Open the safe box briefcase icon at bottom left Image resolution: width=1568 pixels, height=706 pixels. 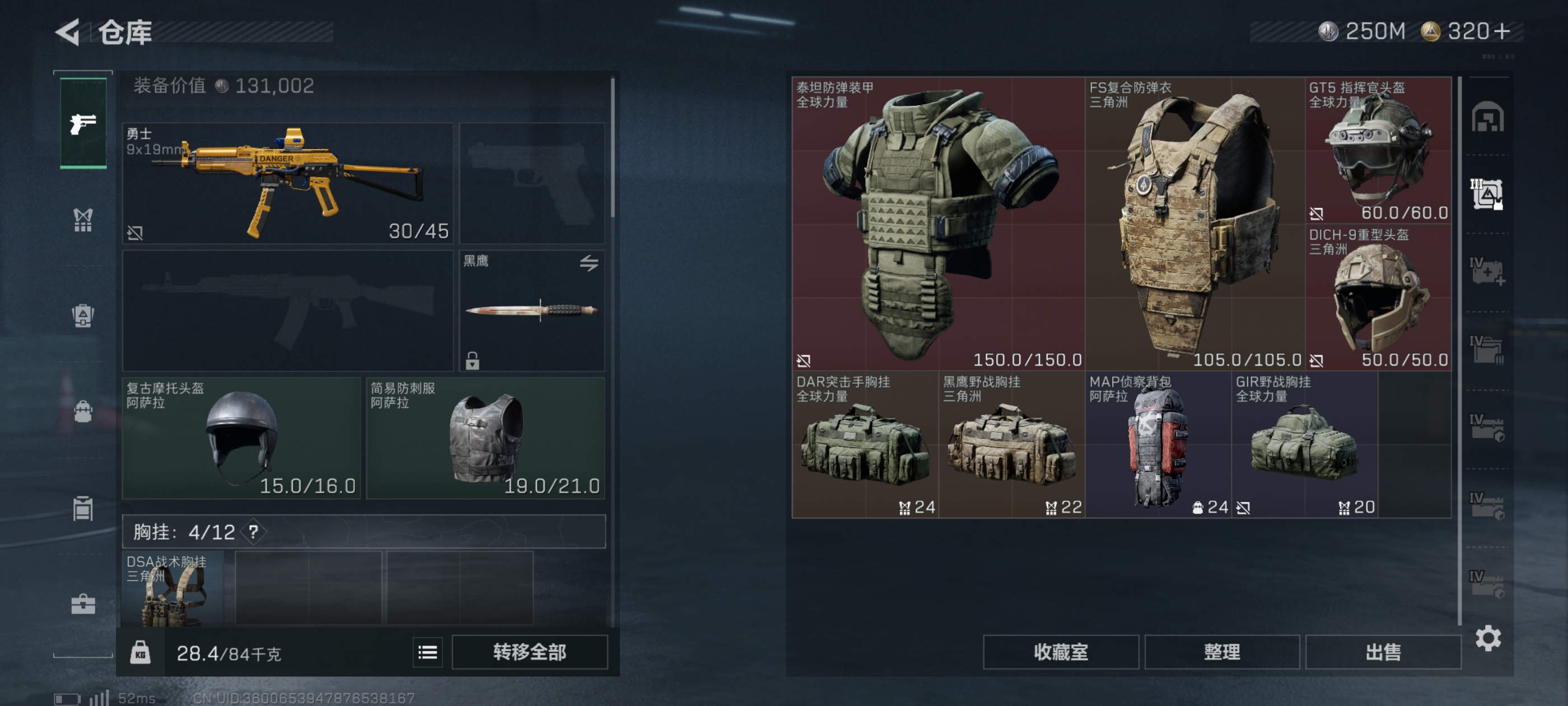click(83, 605)
